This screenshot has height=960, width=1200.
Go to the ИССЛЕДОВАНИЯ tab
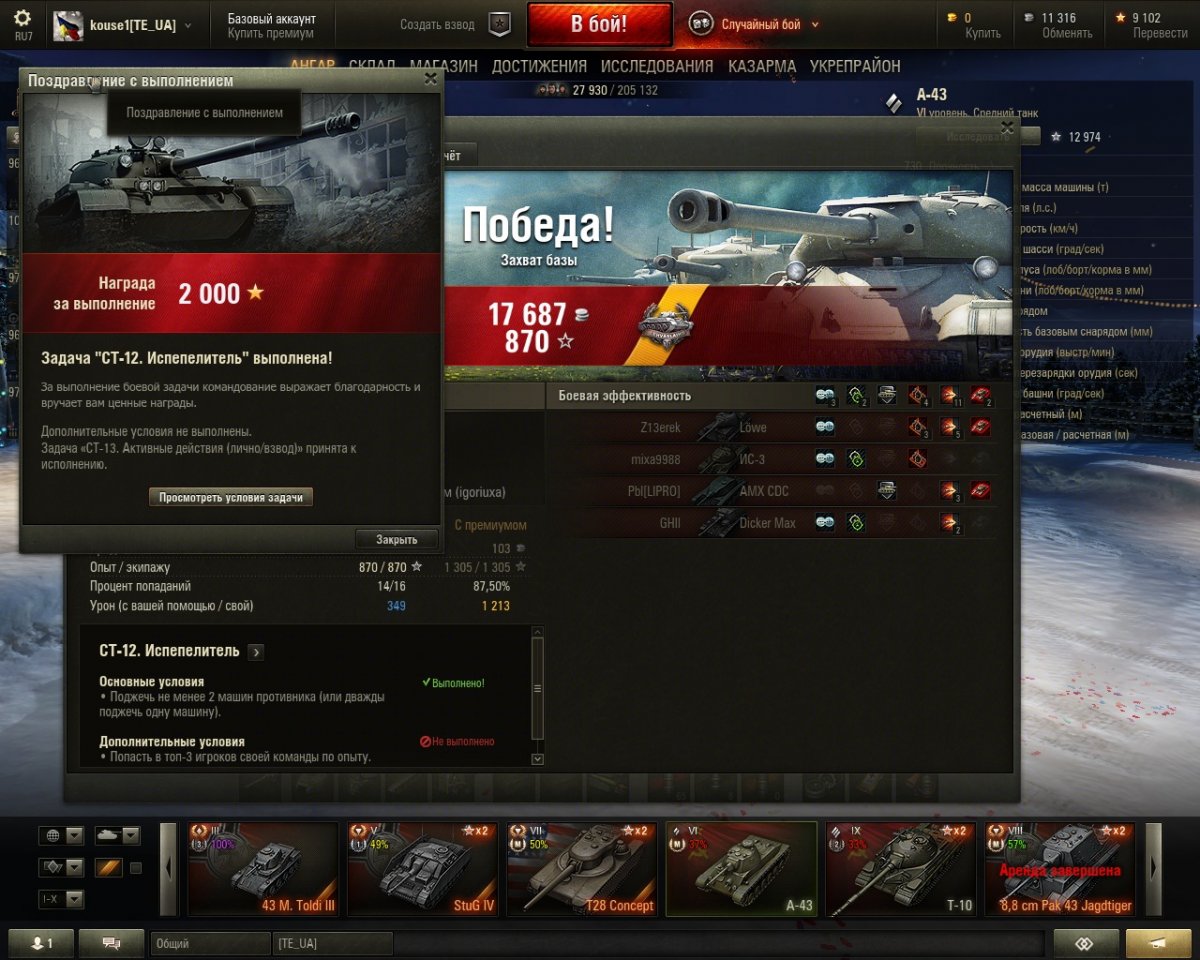(x=657, y=66)
